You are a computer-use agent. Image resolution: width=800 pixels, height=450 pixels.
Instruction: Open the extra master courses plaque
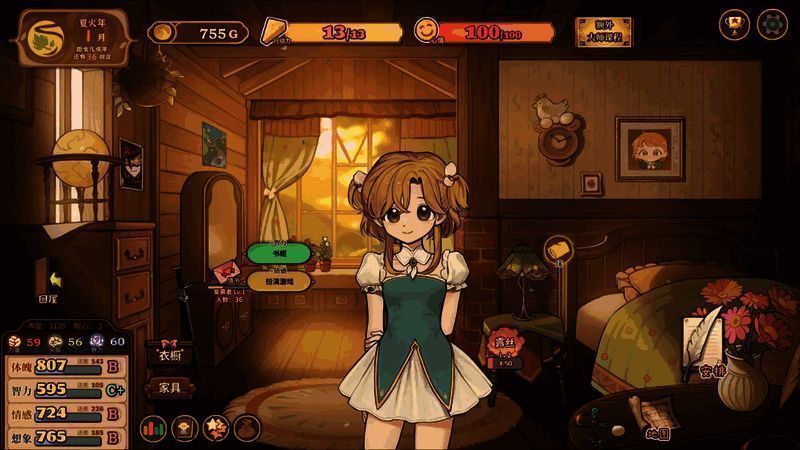[603, 32]
